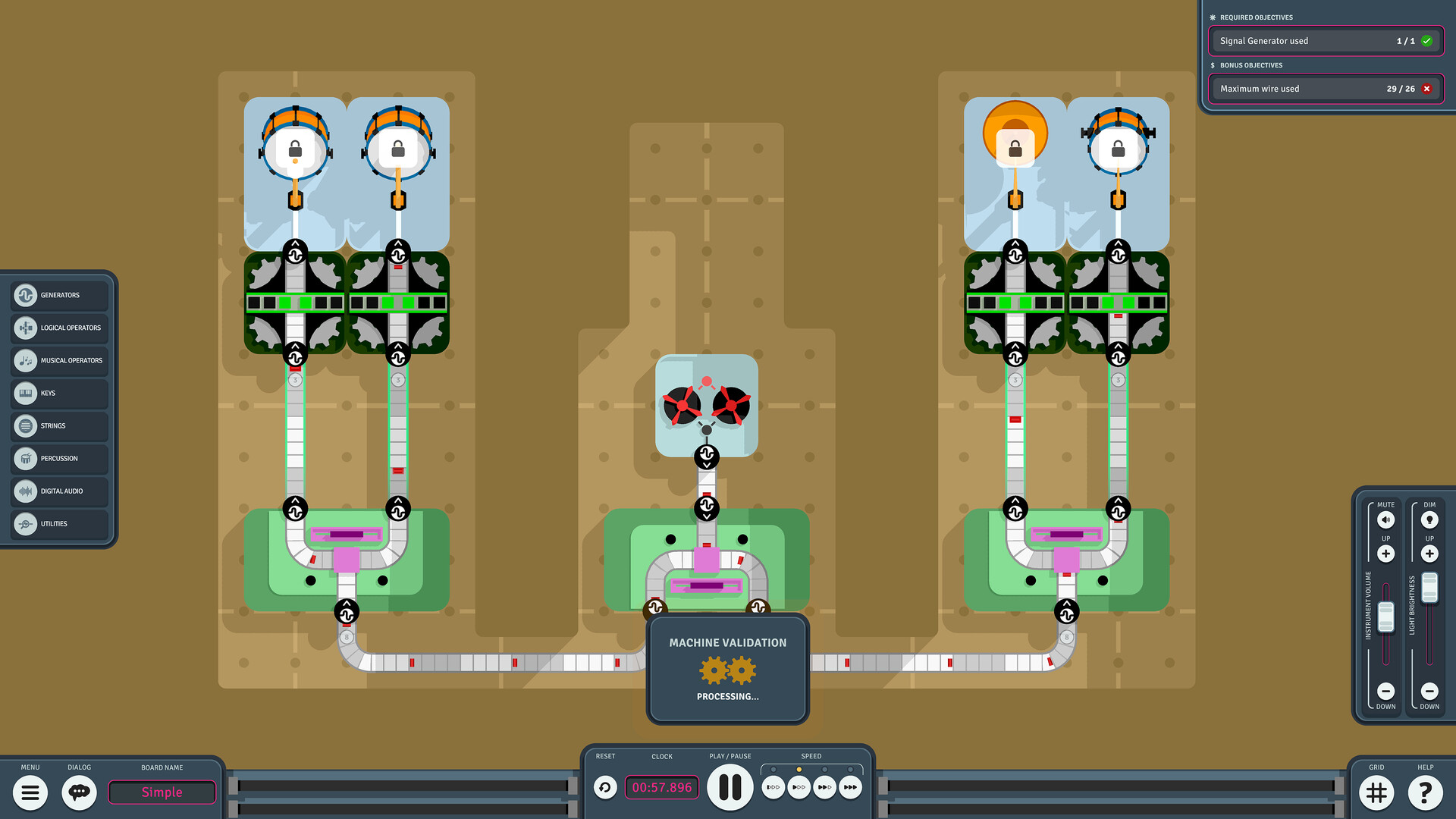Mute the instrument volume
1456x819 pixels.
point(1385,519)
